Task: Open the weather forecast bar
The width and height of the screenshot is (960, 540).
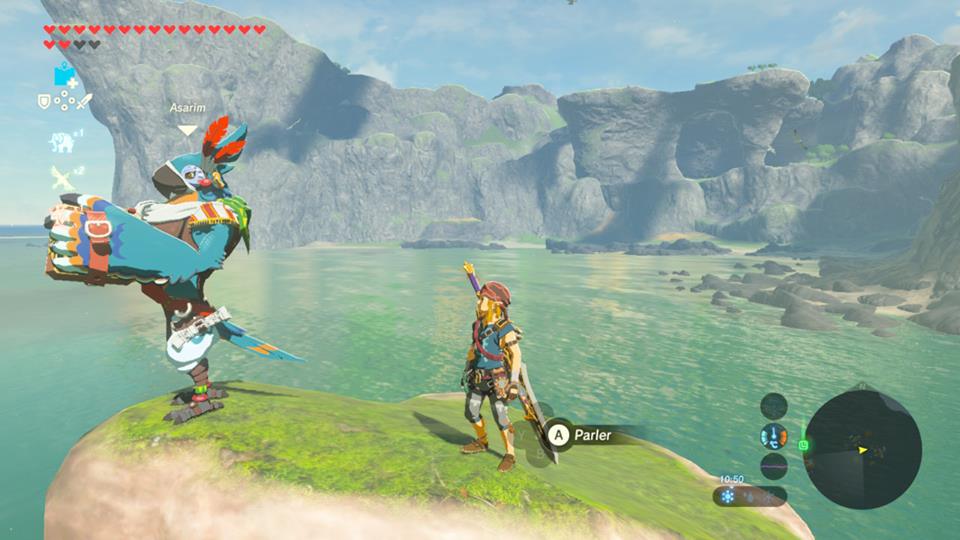Action: 749,496
